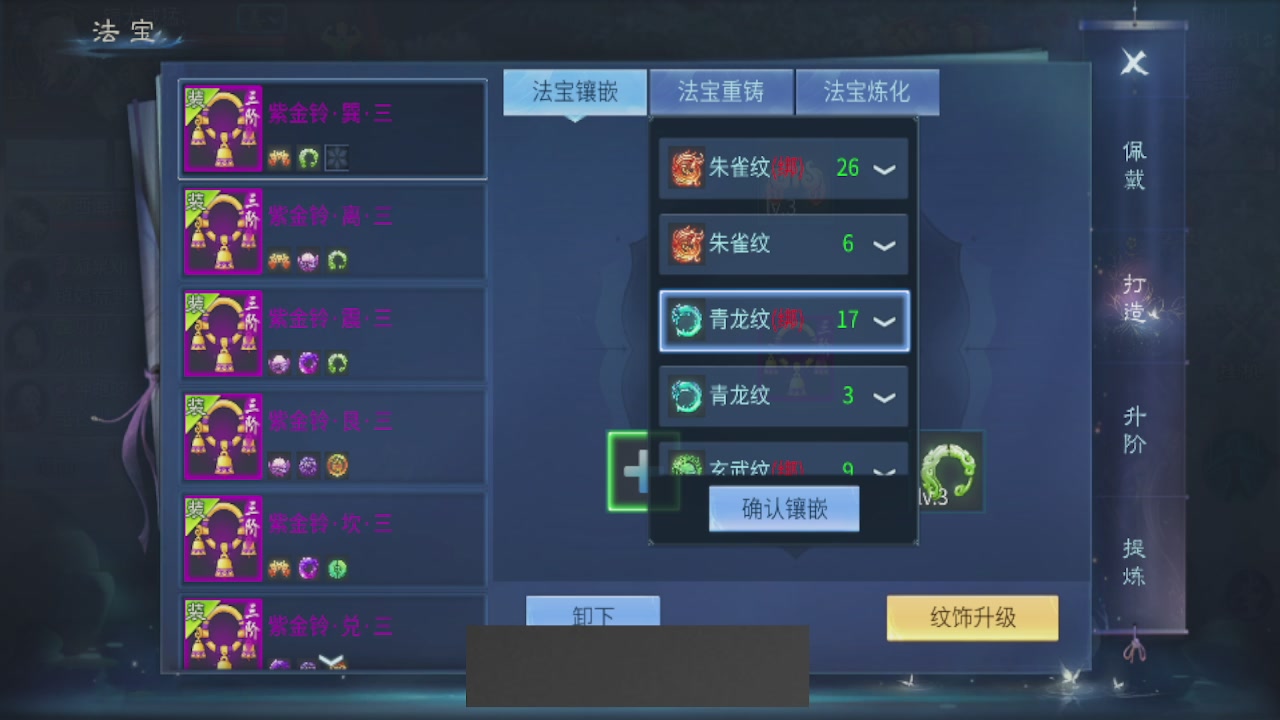Image resolution: width=1280 pixels, height=720 pixels.
Task: Click the 玄武纹 gem icon
Action: point(686,466)
